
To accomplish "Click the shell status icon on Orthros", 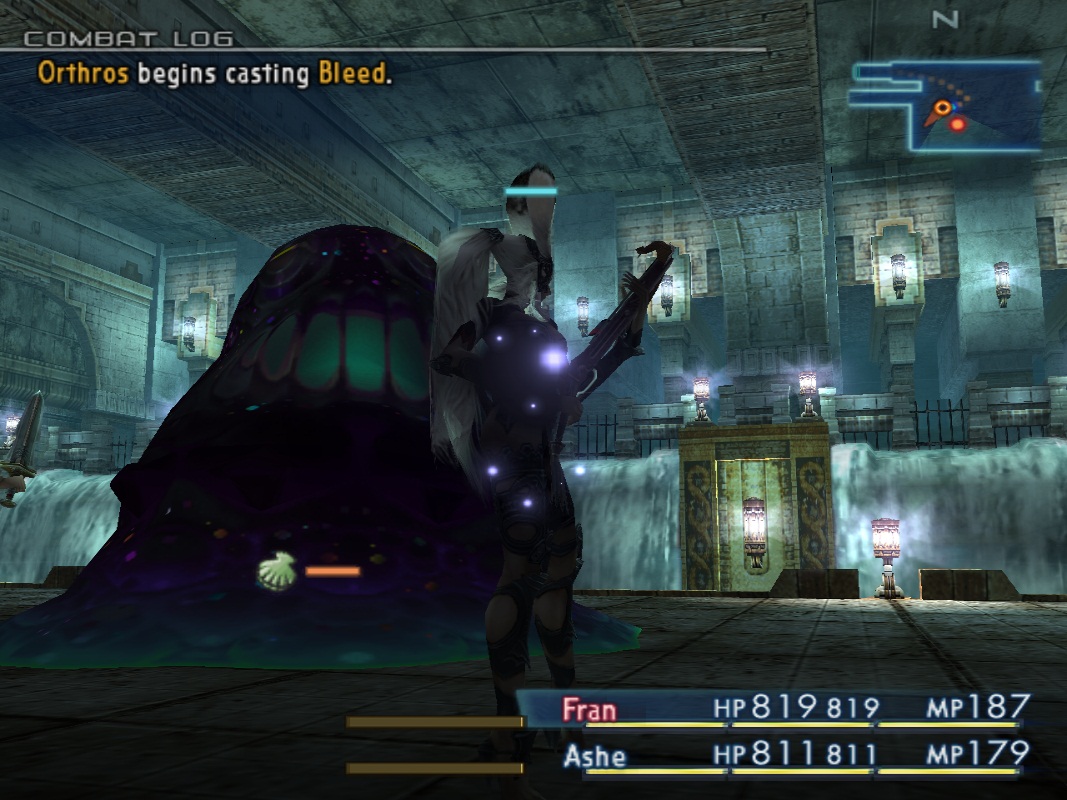I will pos(277,572).
